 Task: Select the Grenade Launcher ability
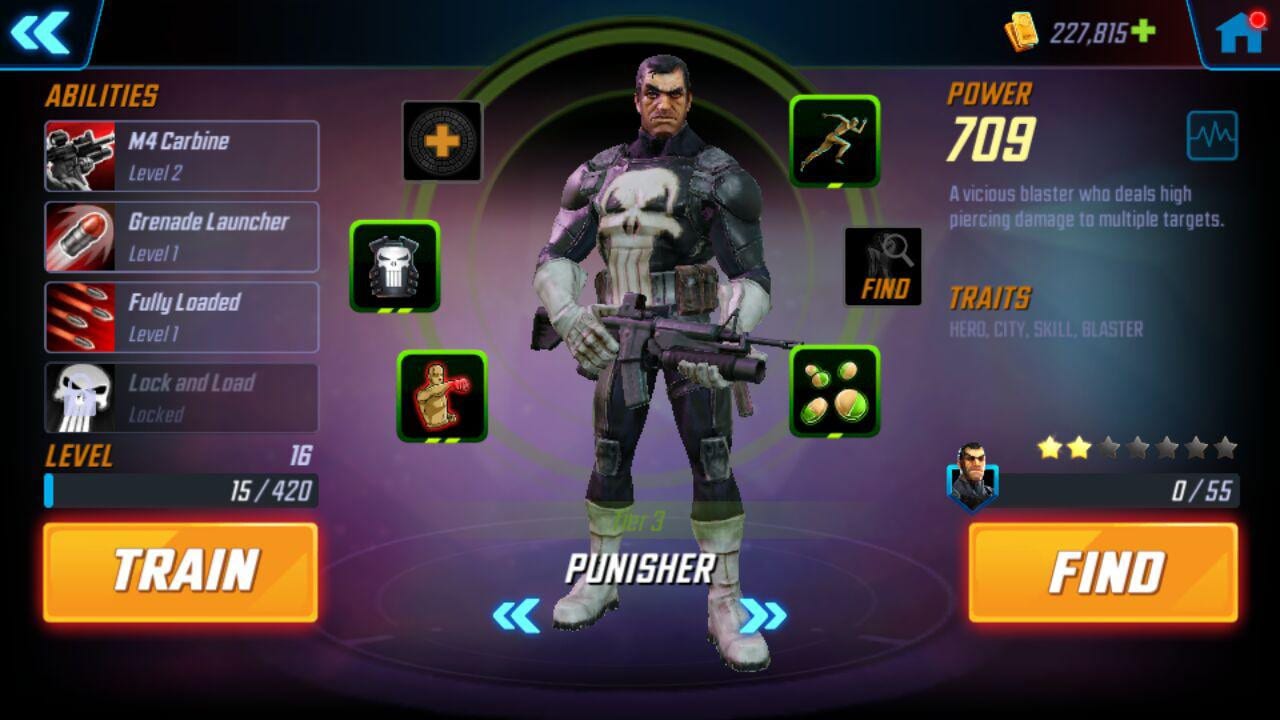coord(181,237)
